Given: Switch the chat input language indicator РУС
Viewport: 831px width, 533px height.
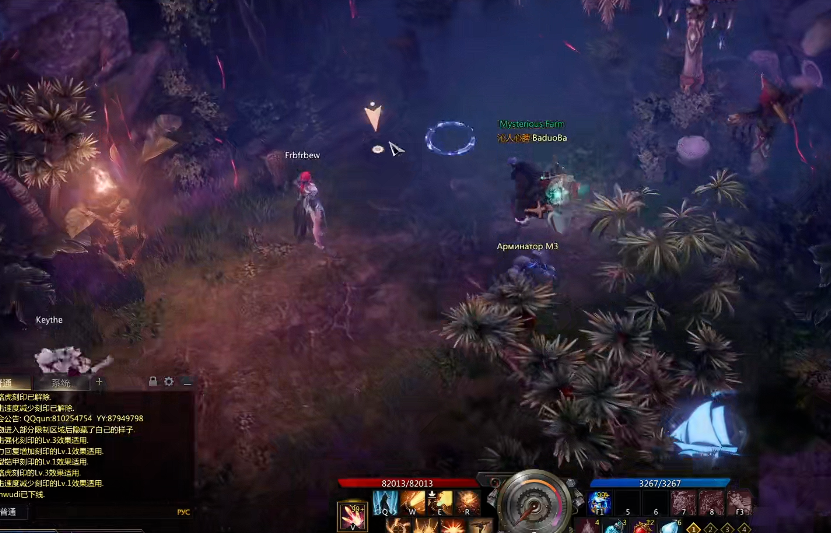Looking at the screenshot, I should [183, 512].
